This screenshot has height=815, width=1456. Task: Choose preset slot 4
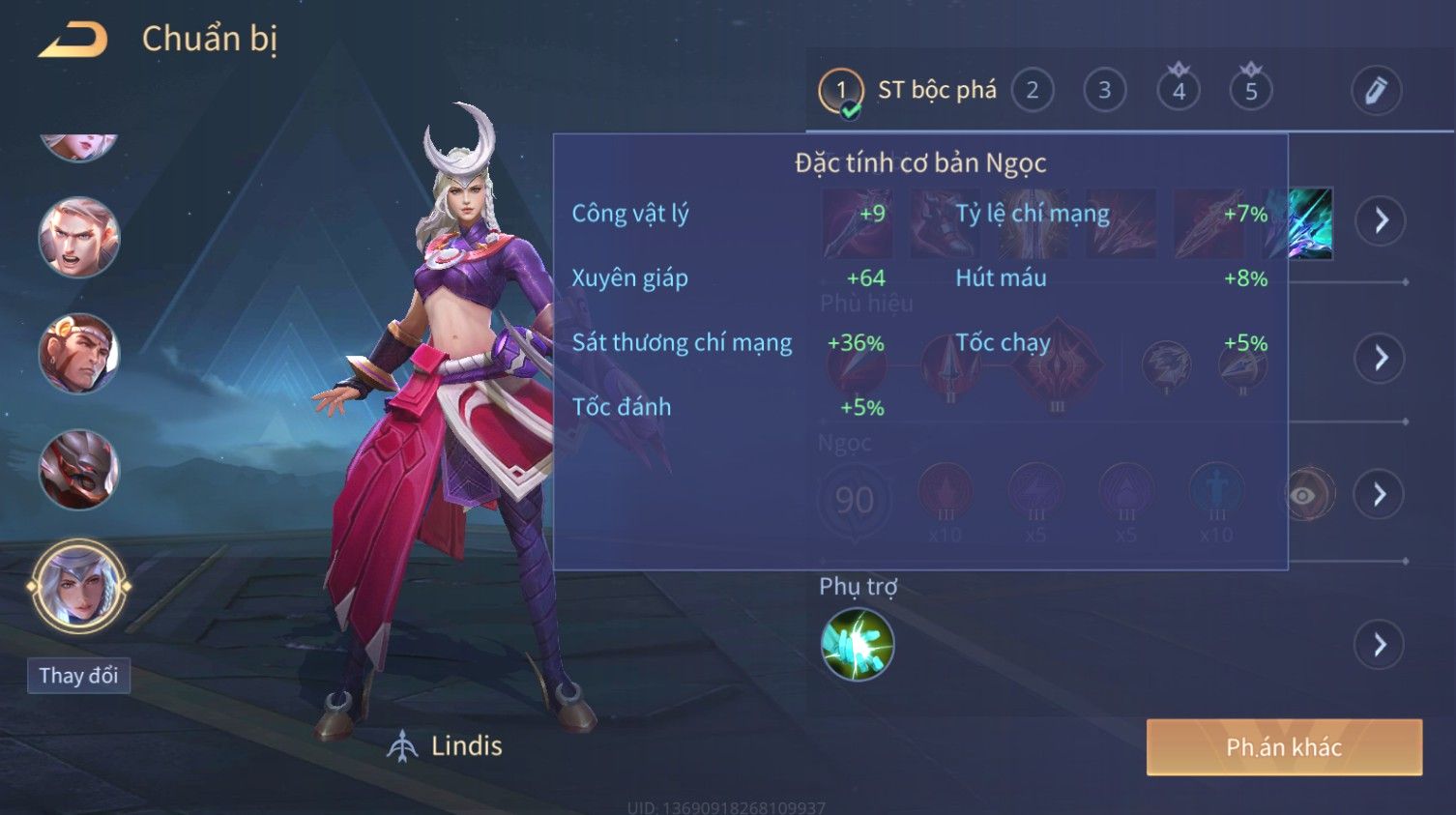pos(1179,91)
